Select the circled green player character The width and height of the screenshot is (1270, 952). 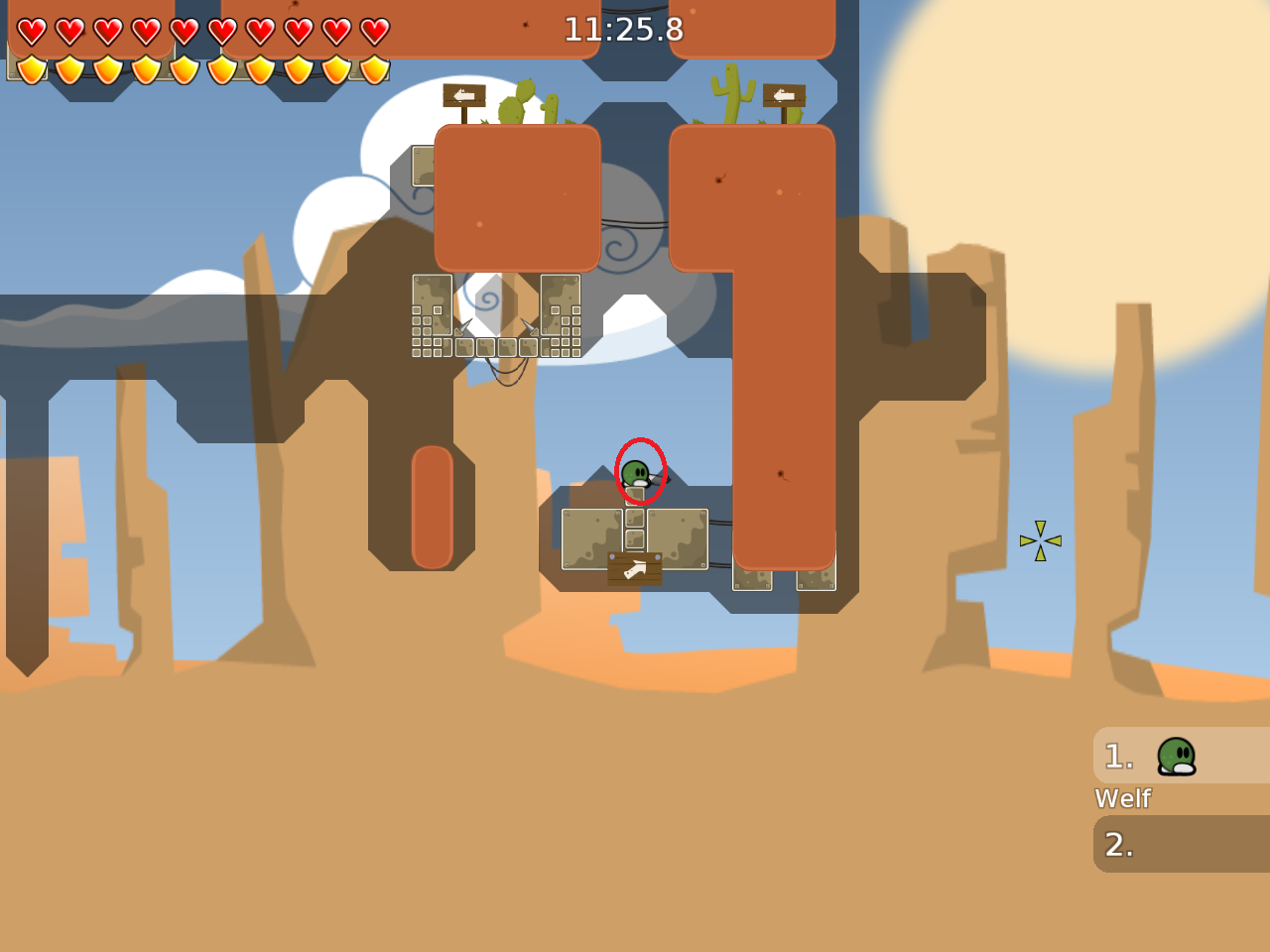click(x=638, y=473)
